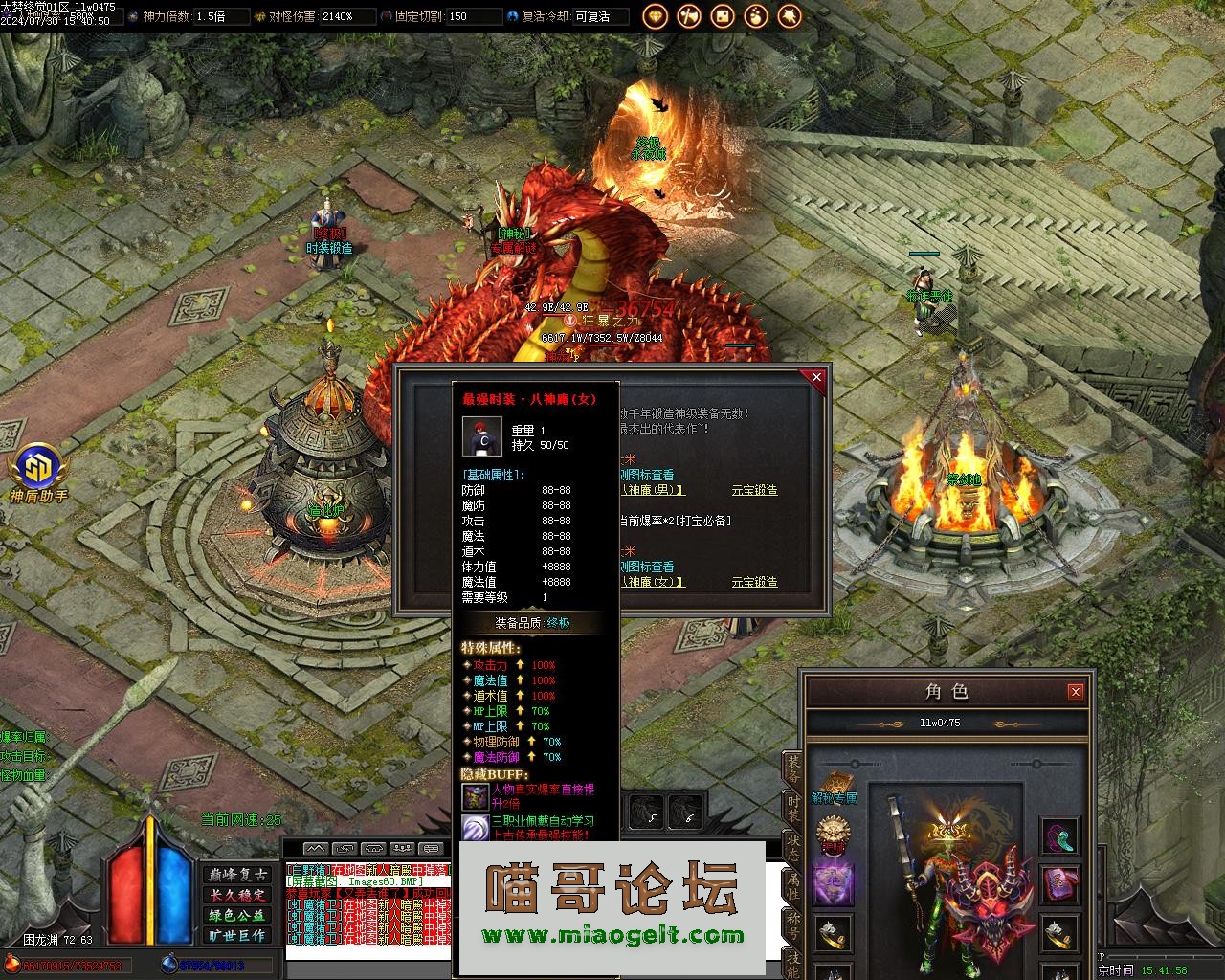Click the magic wand star icon
The width and height of the screenshot is (1225, 980).
pos(790,15)
